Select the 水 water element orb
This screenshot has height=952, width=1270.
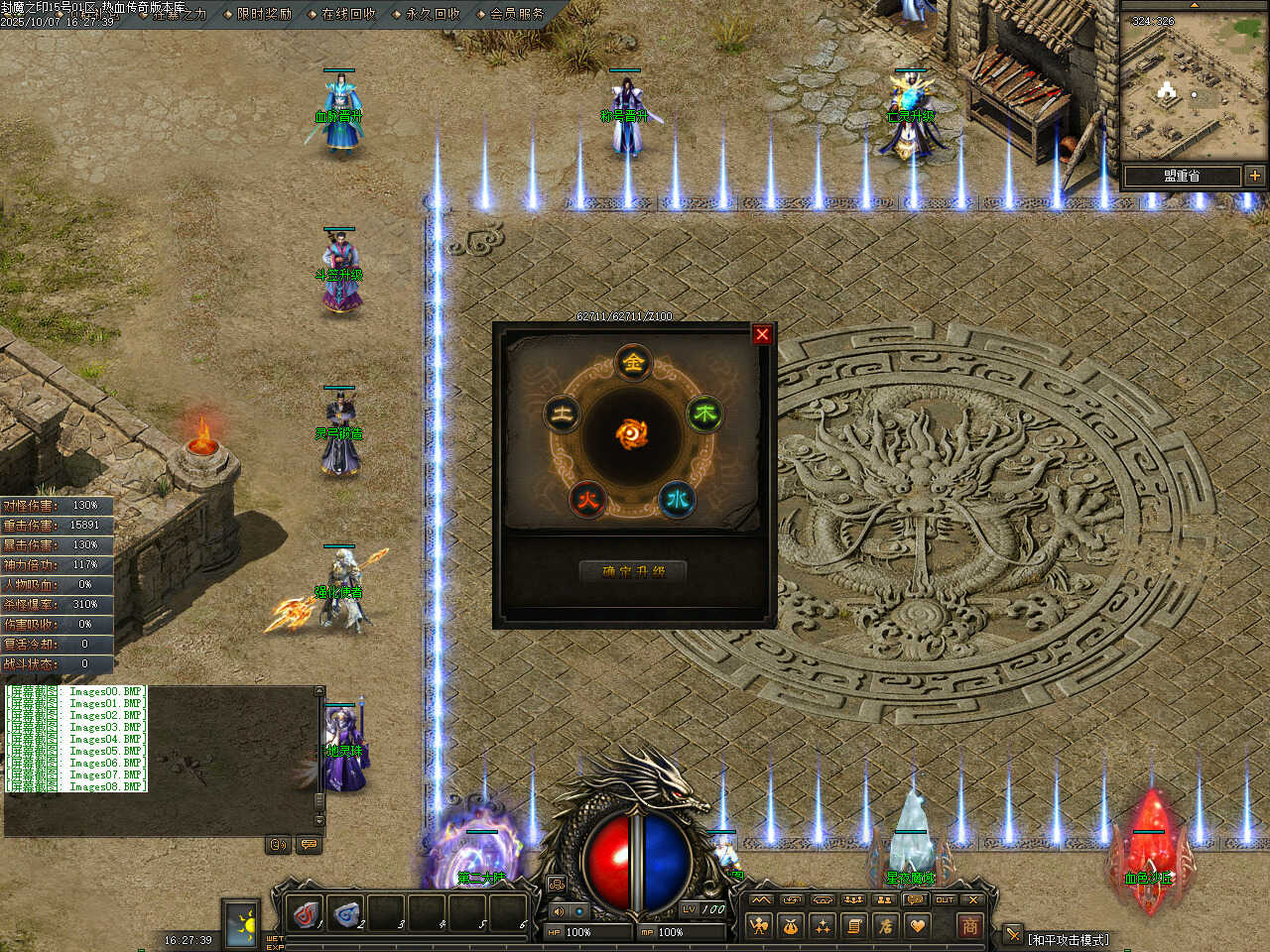[678, 498]
